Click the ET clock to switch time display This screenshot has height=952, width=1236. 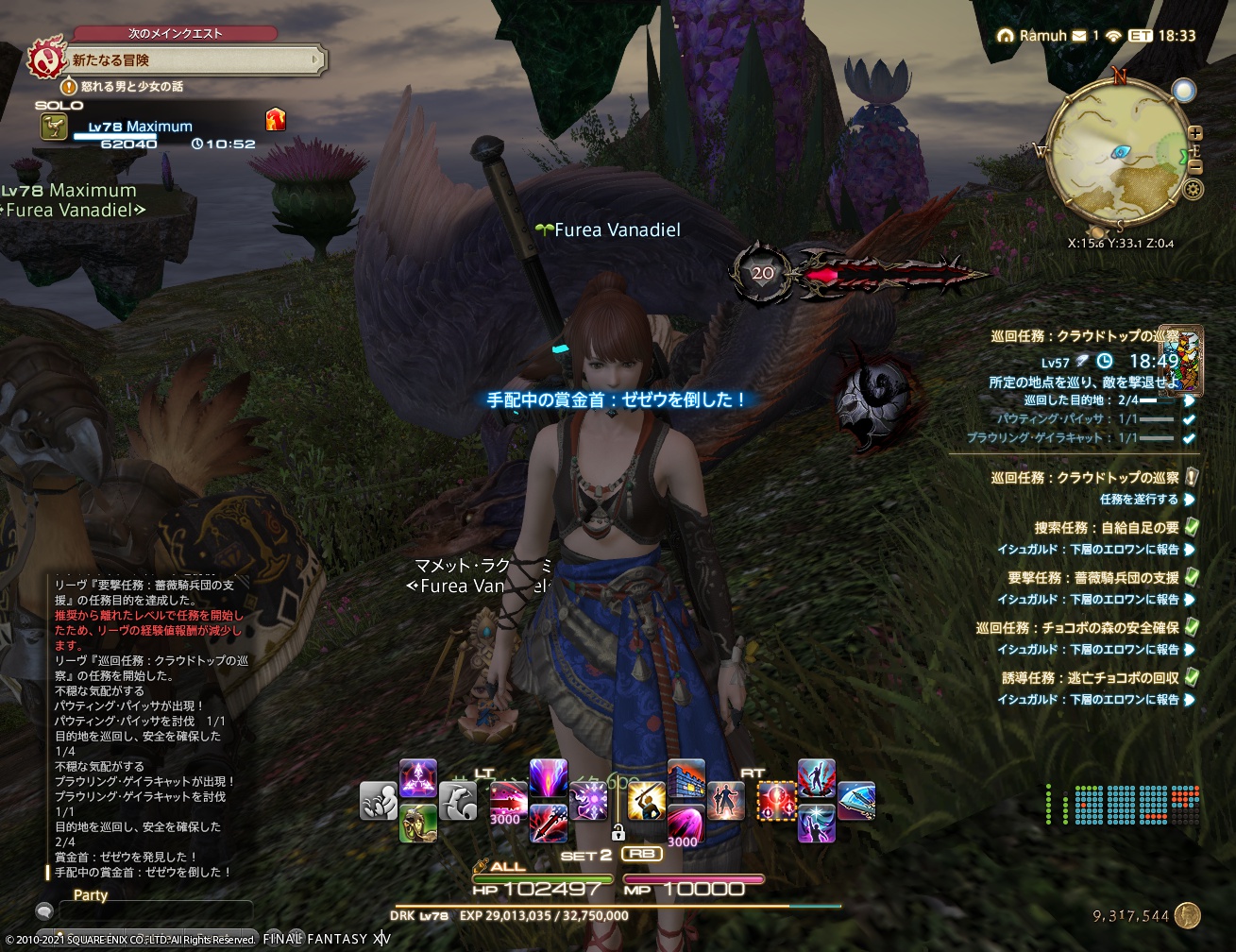(1141, 34)
